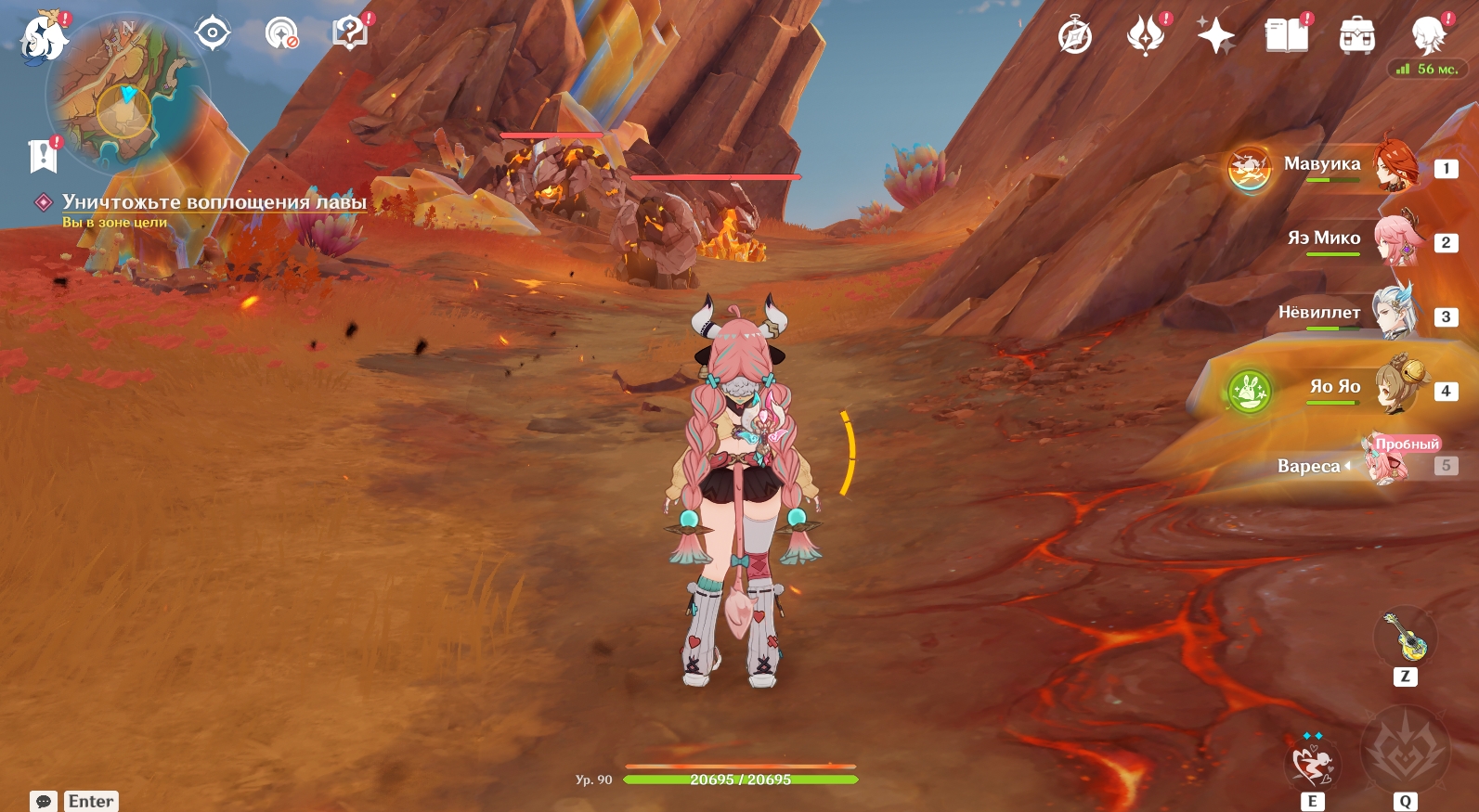Viewport: 1479px width, 812px height.
Task: Select the lava incarnations quest objective
Action: (x=214, y=202)
